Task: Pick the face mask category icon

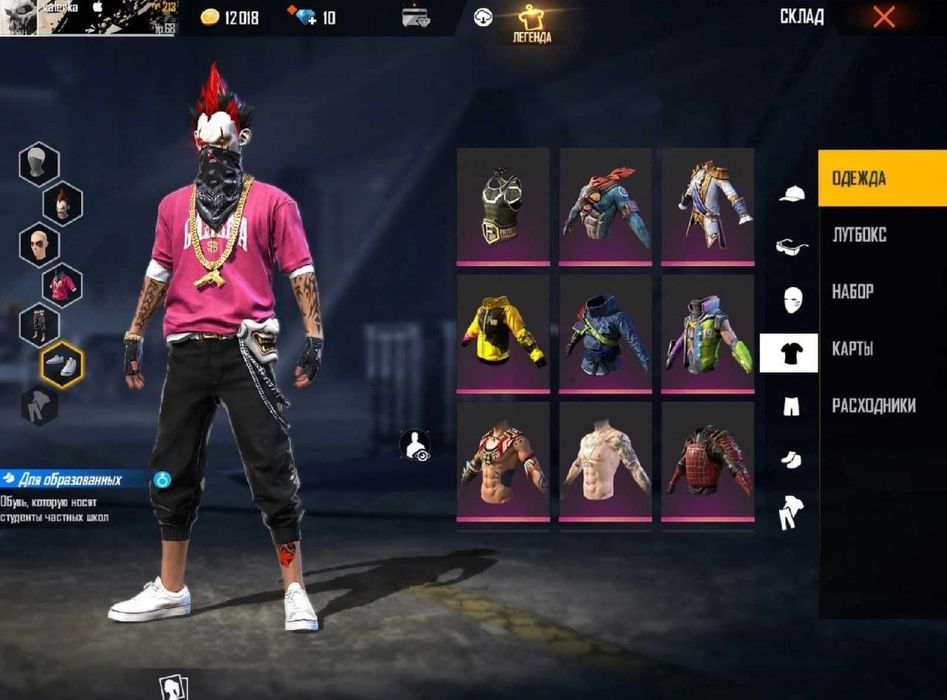Action: pos(792,300)
